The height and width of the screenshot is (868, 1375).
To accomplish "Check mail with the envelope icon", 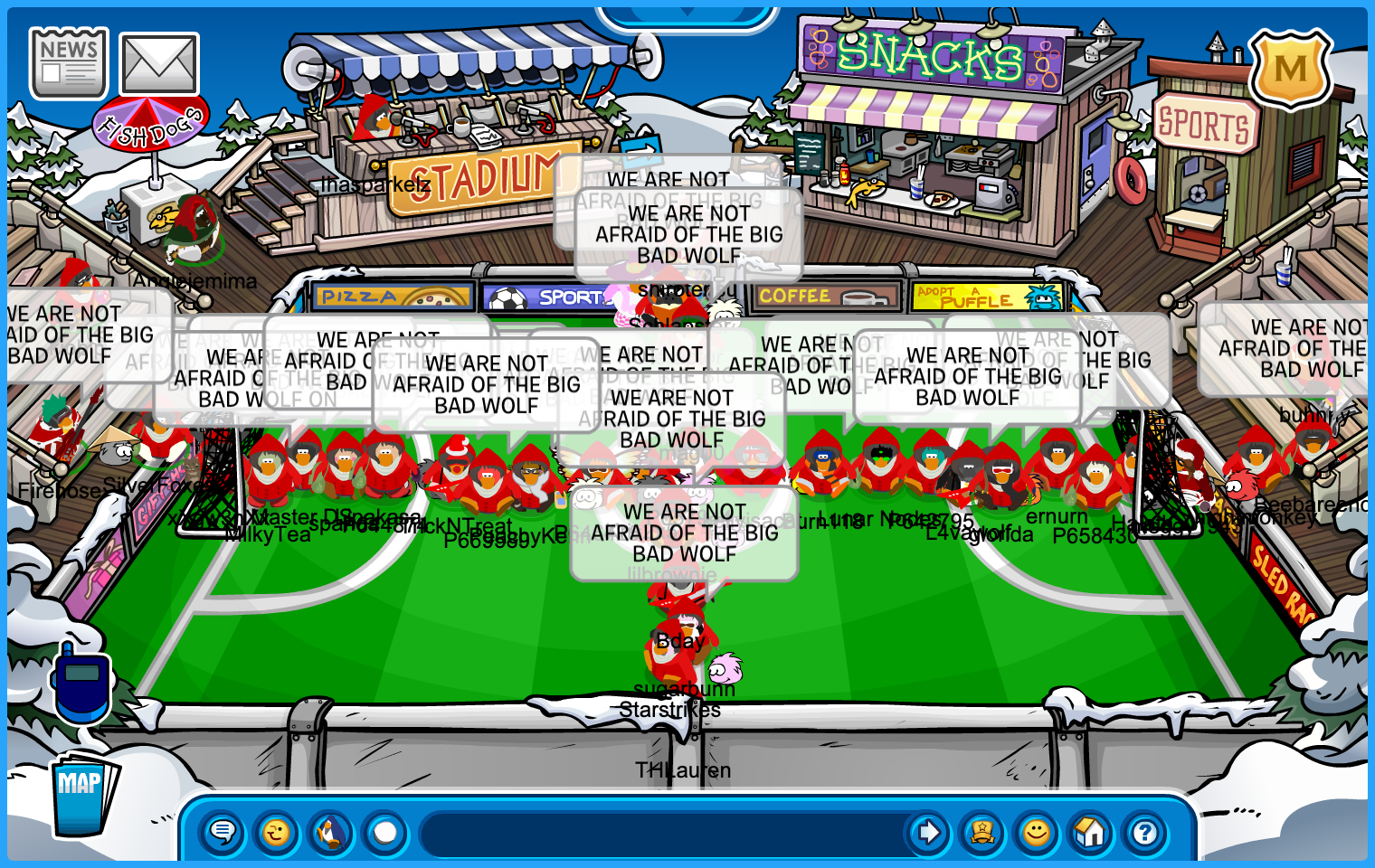I will (x=159, y=64).
